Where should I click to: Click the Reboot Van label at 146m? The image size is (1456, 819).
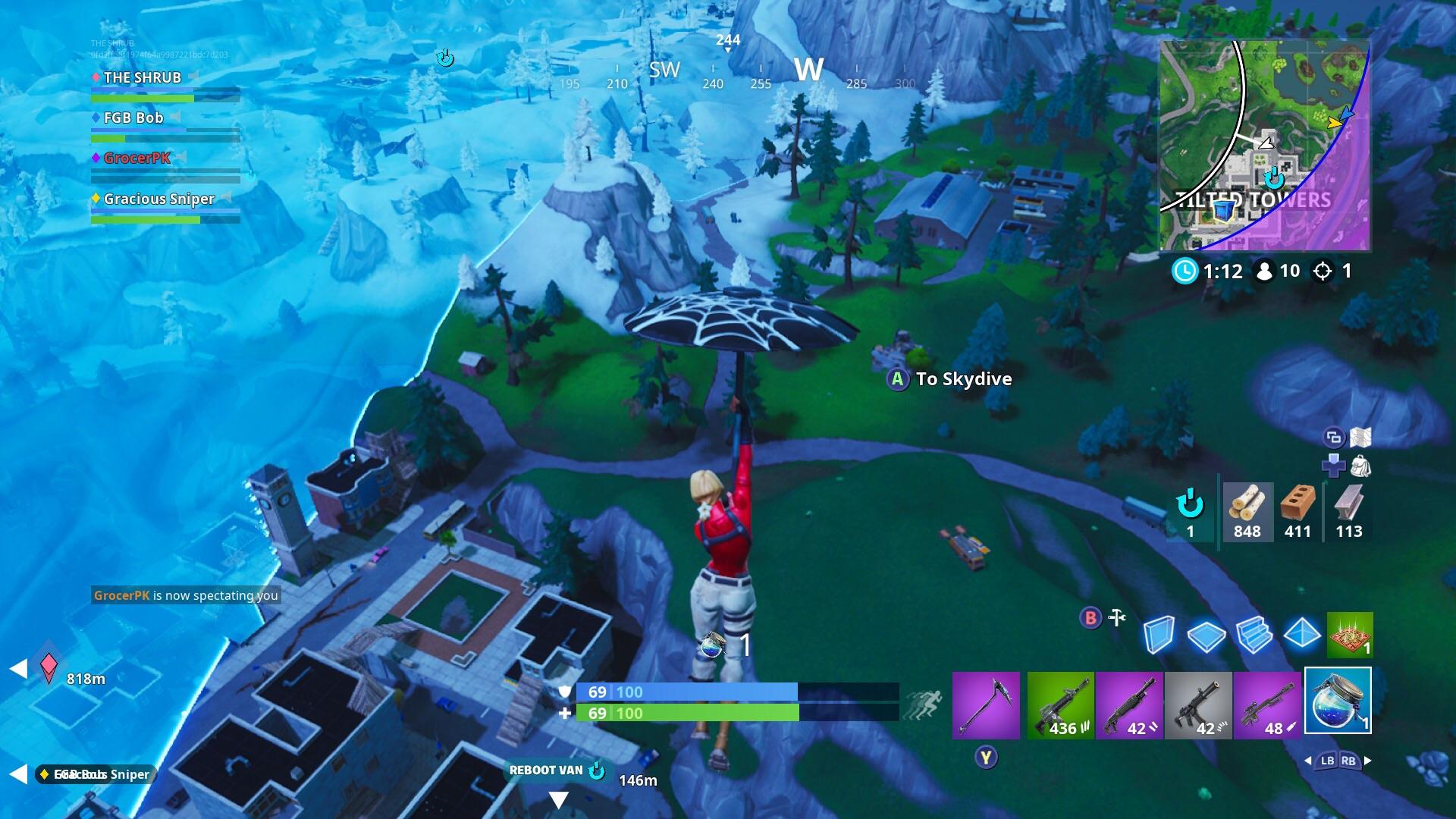tap(548, 770)
